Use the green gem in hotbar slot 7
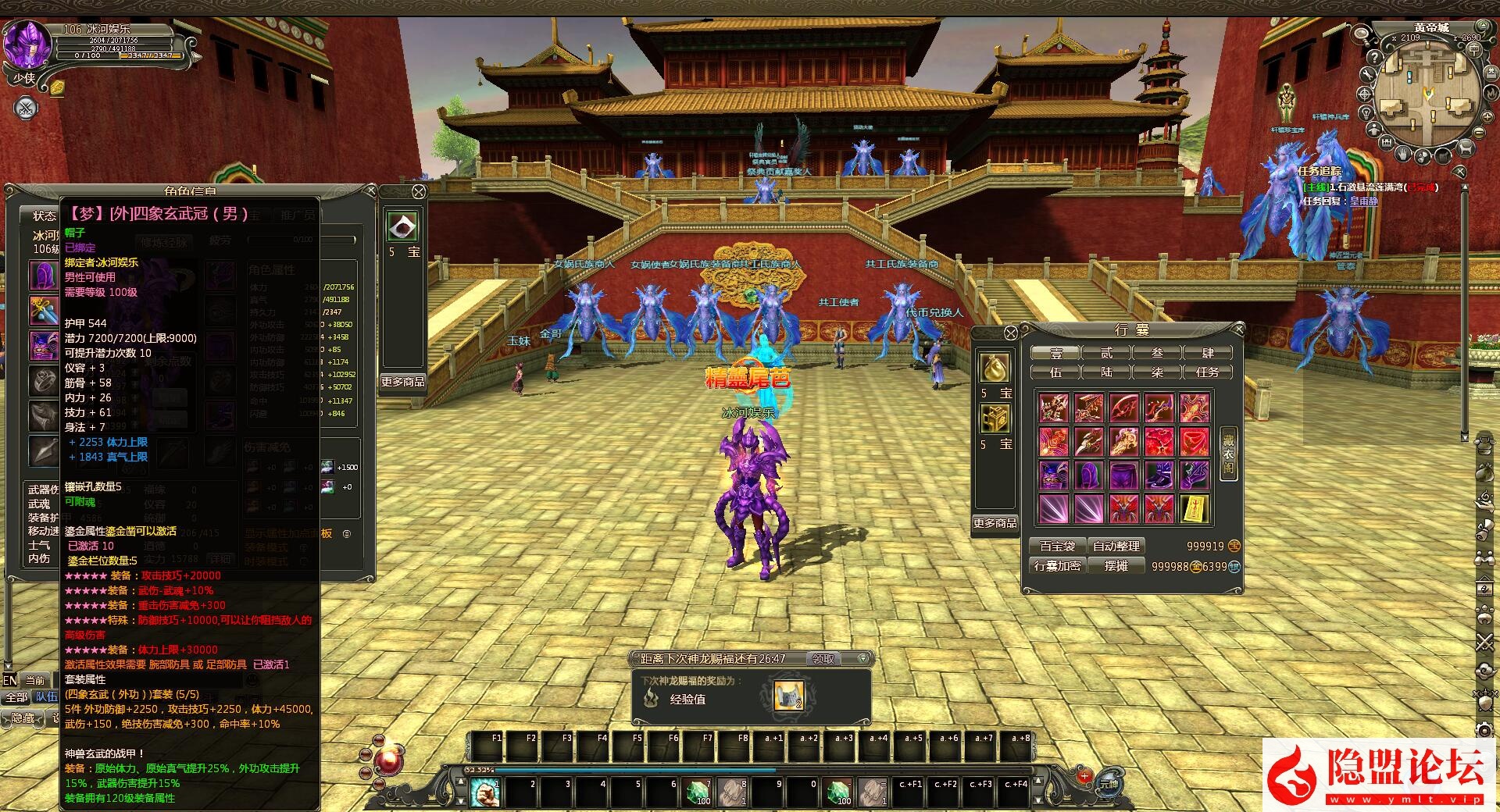 [698, 792]
